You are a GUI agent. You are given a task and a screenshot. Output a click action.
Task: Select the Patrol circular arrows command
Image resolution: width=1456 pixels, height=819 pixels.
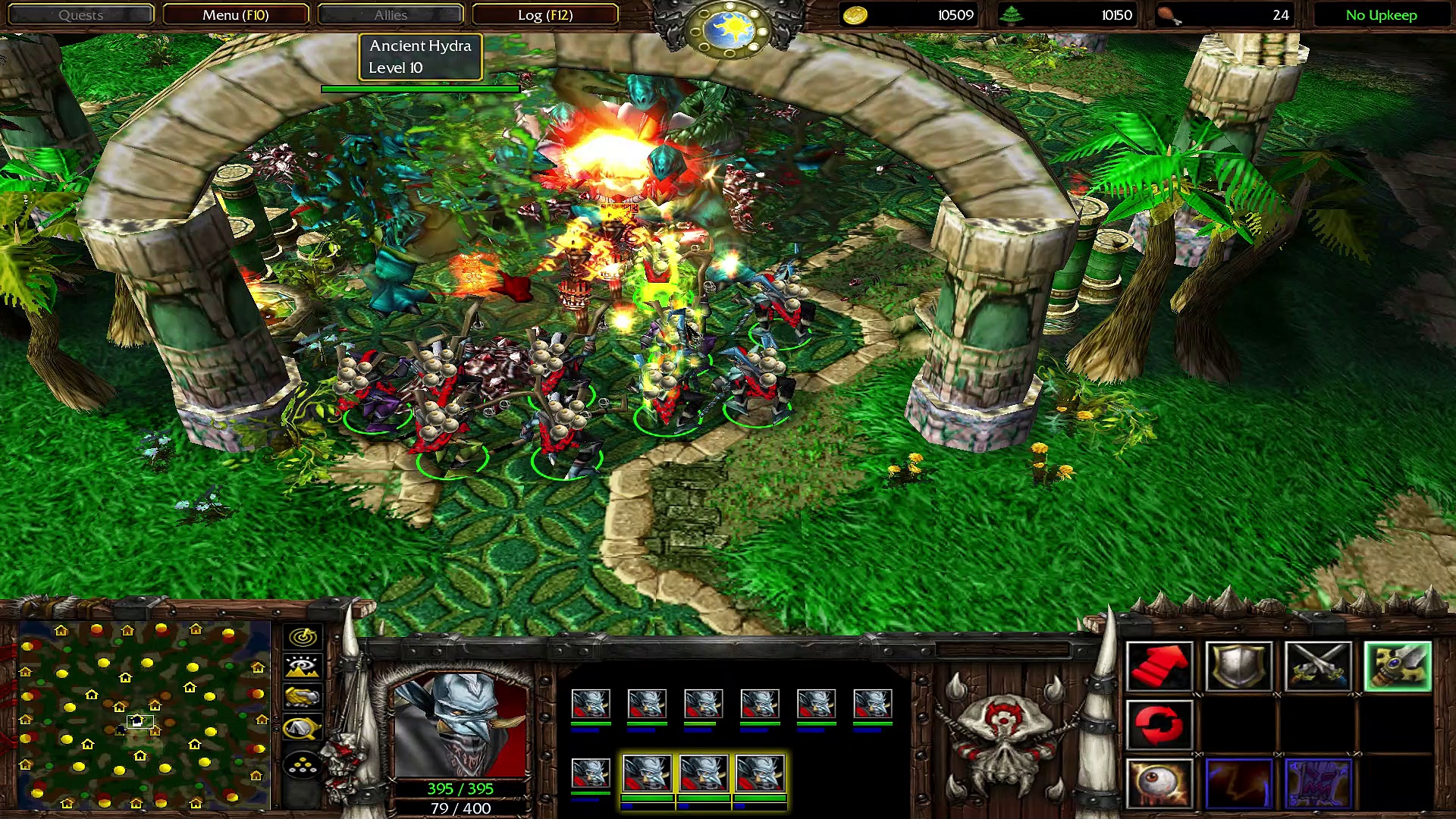[1159, 725]
